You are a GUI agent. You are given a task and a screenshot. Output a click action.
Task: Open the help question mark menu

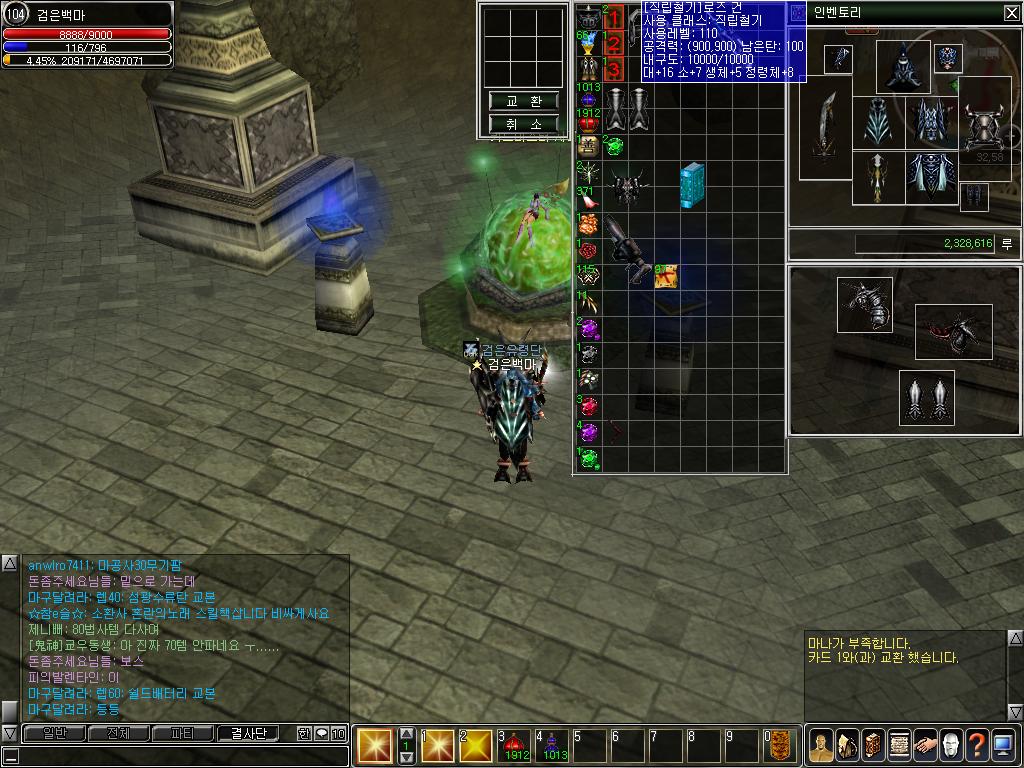(x=977, y=744)
